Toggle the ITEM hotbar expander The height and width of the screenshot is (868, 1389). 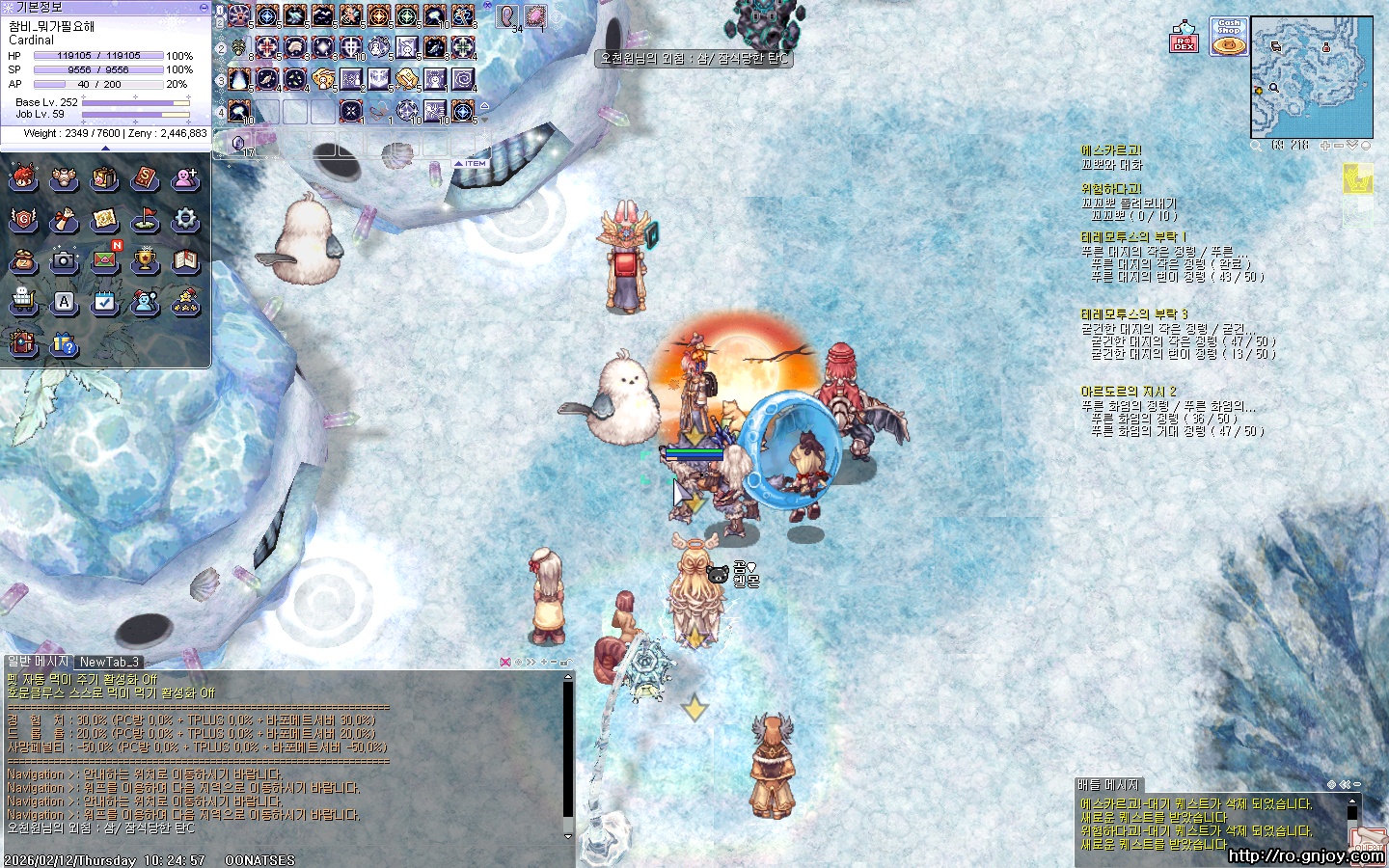tap(472, 164)
